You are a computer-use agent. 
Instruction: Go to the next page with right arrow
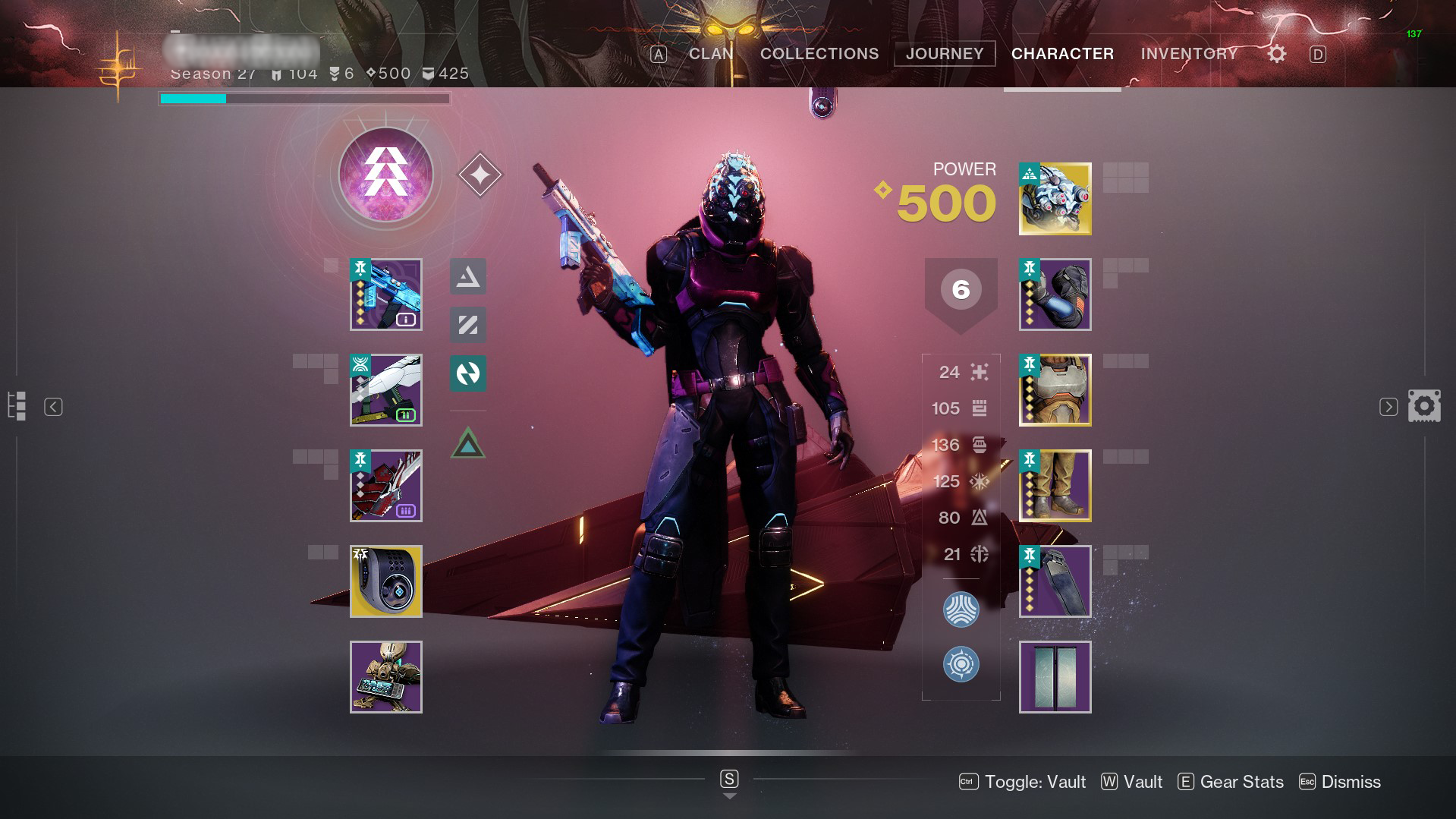coord(1388,407)
